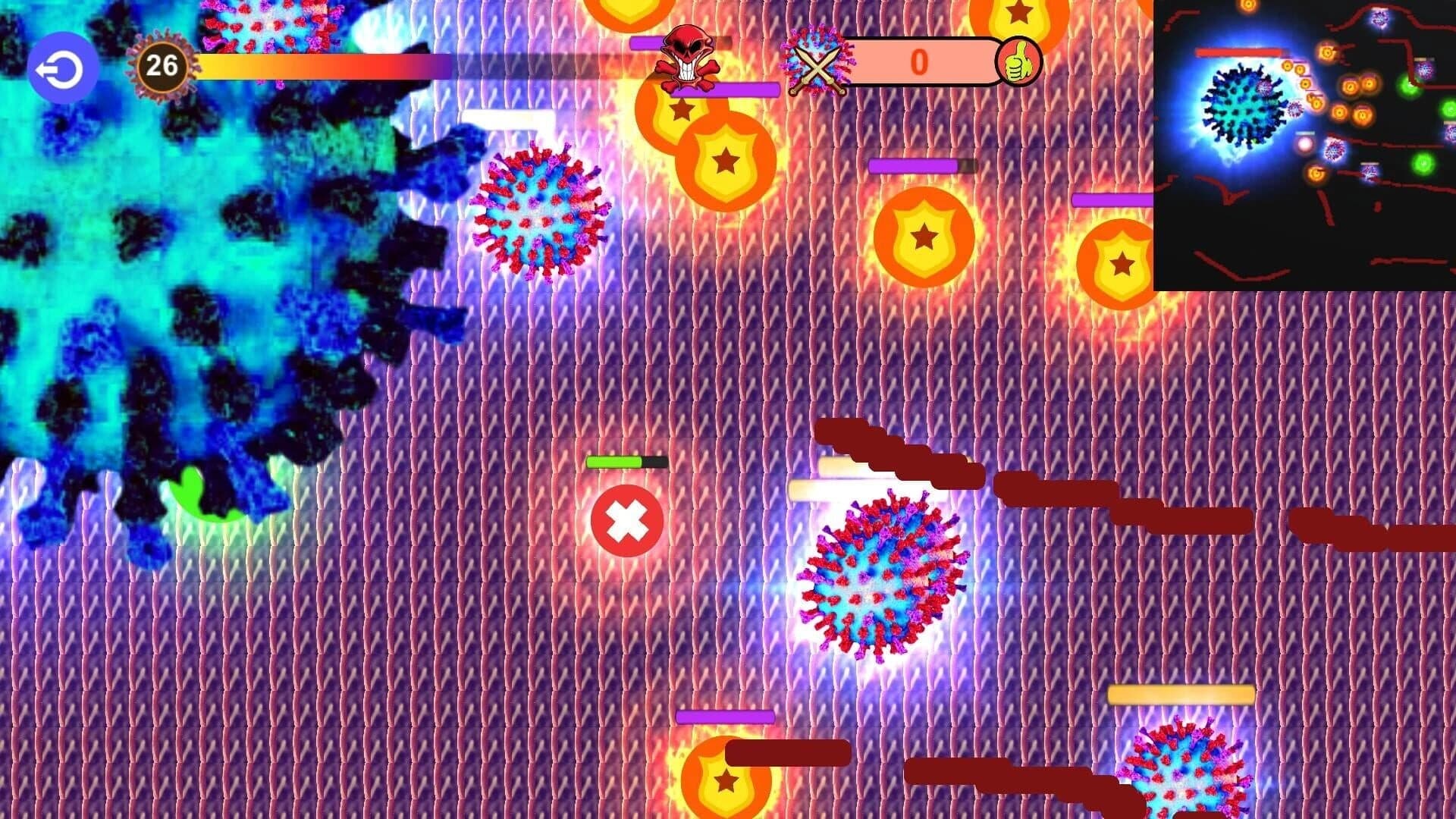Click the X marker to disable the waypoint
The image size is (1456, 819).
pyautogui.click(x=626, y=520)
